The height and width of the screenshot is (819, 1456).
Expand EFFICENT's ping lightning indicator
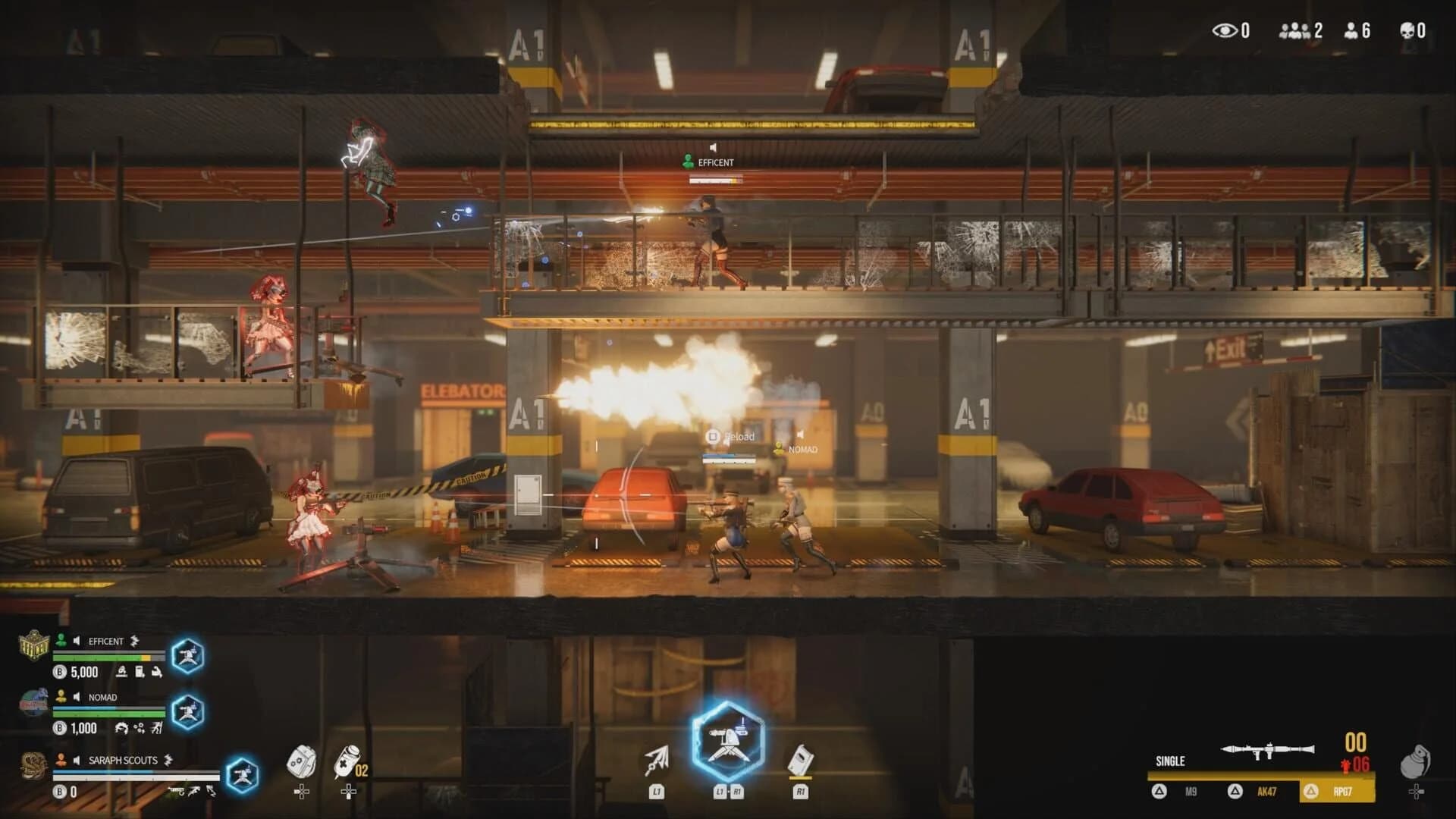[134, 640]
